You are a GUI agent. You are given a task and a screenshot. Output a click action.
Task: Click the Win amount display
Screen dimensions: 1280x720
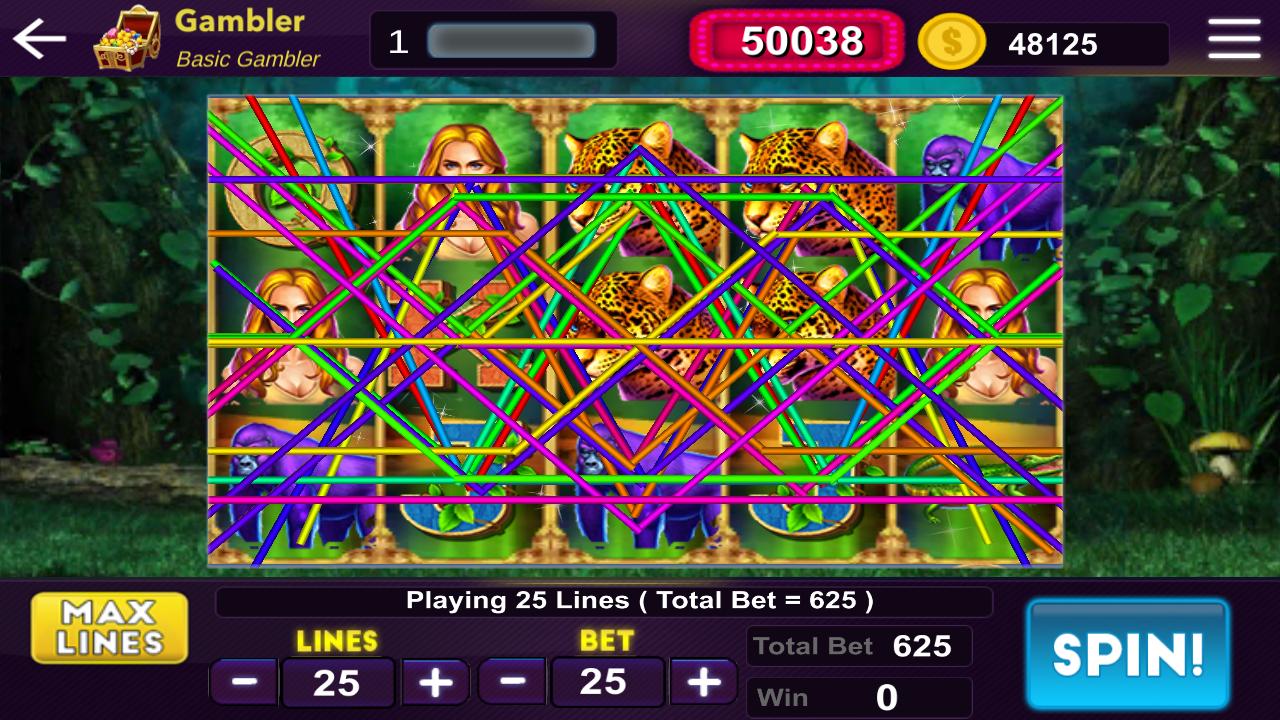coord(858,696)
